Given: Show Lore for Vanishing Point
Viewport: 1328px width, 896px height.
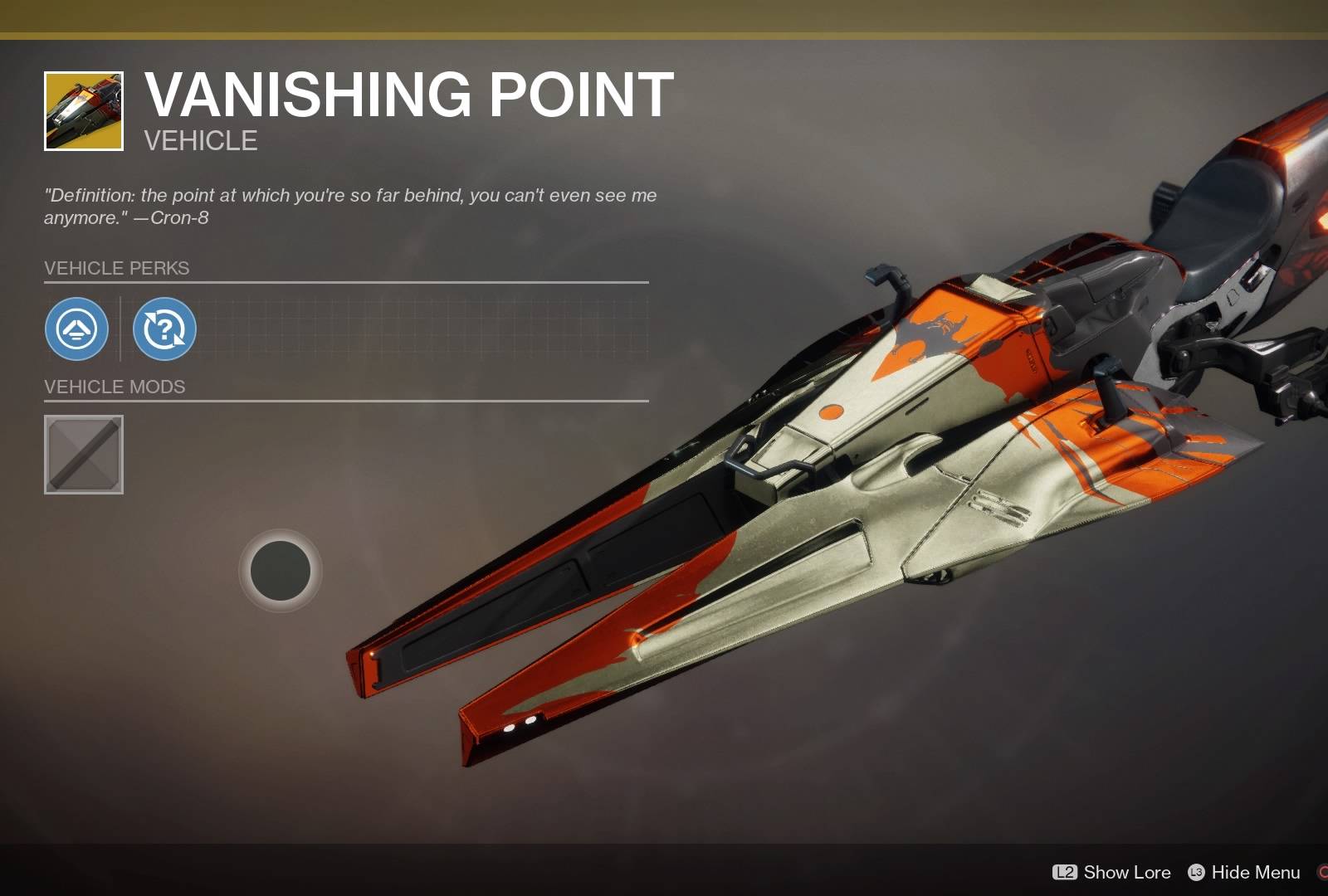Looking at the screenshot, I should pos(1127,873).
